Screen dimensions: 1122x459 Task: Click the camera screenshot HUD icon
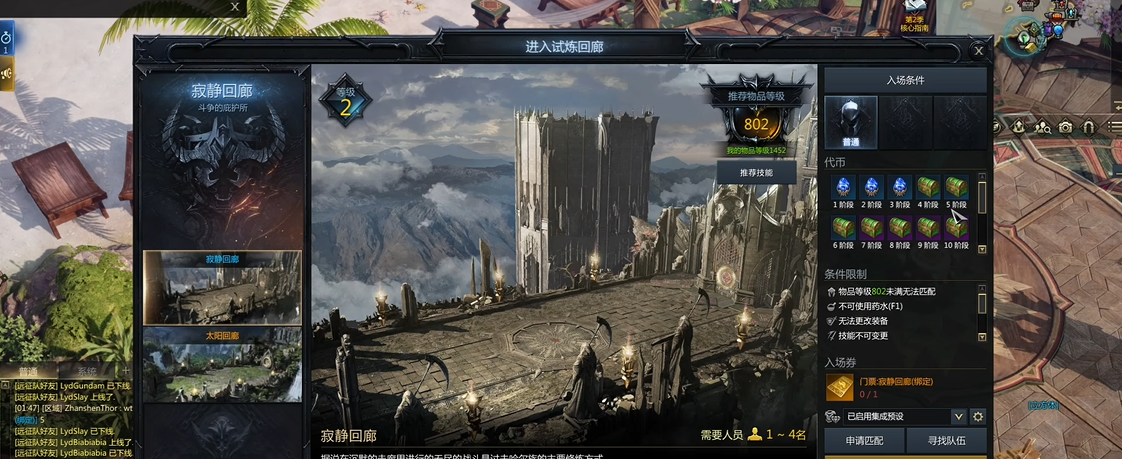coord(1066,127)
